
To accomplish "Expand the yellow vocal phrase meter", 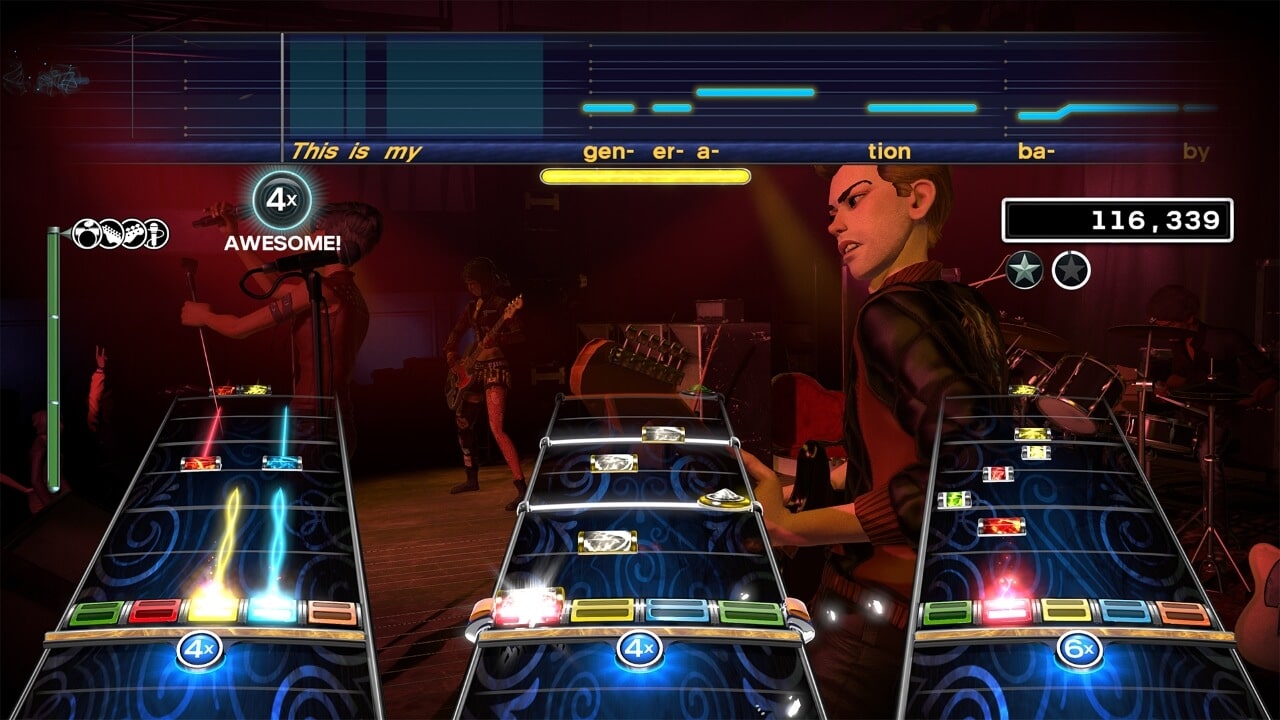I will (646, 174).
